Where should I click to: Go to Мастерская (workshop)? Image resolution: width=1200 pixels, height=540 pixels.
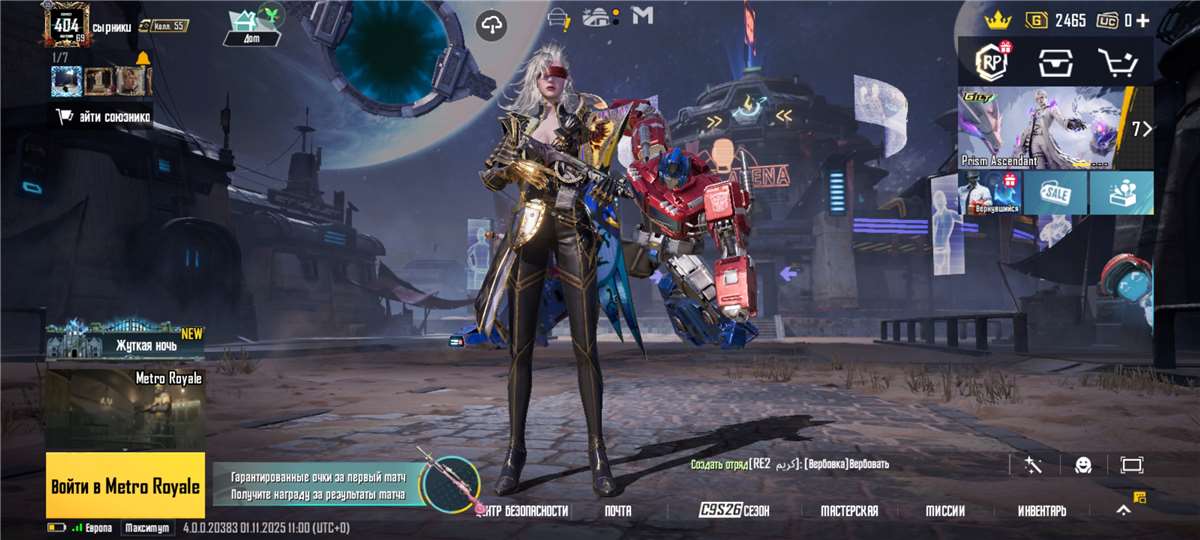849,511
